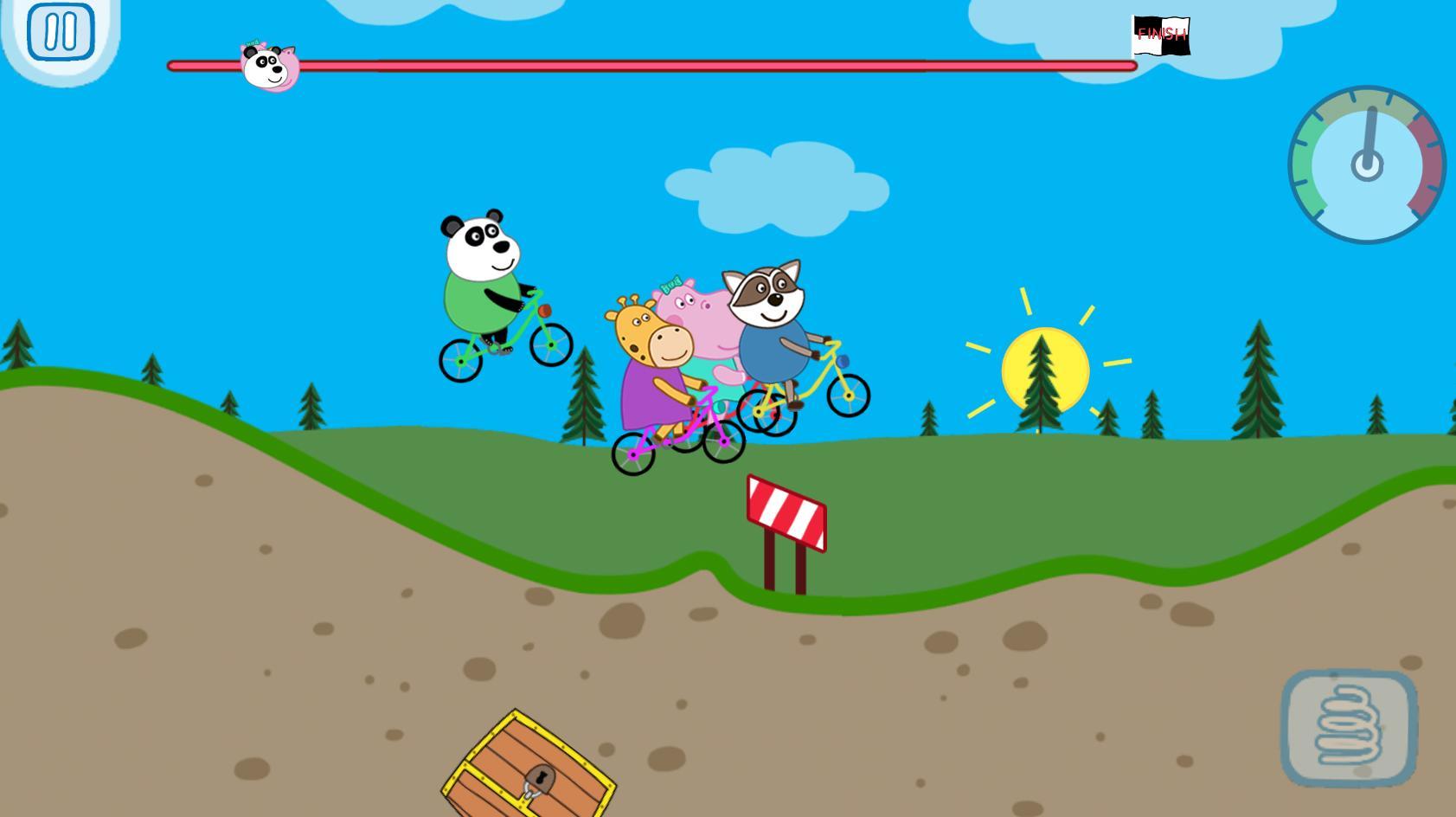Select the raccoon on the yellow bike
This screenshot has height=817, width=1456.
coord(770,320)
